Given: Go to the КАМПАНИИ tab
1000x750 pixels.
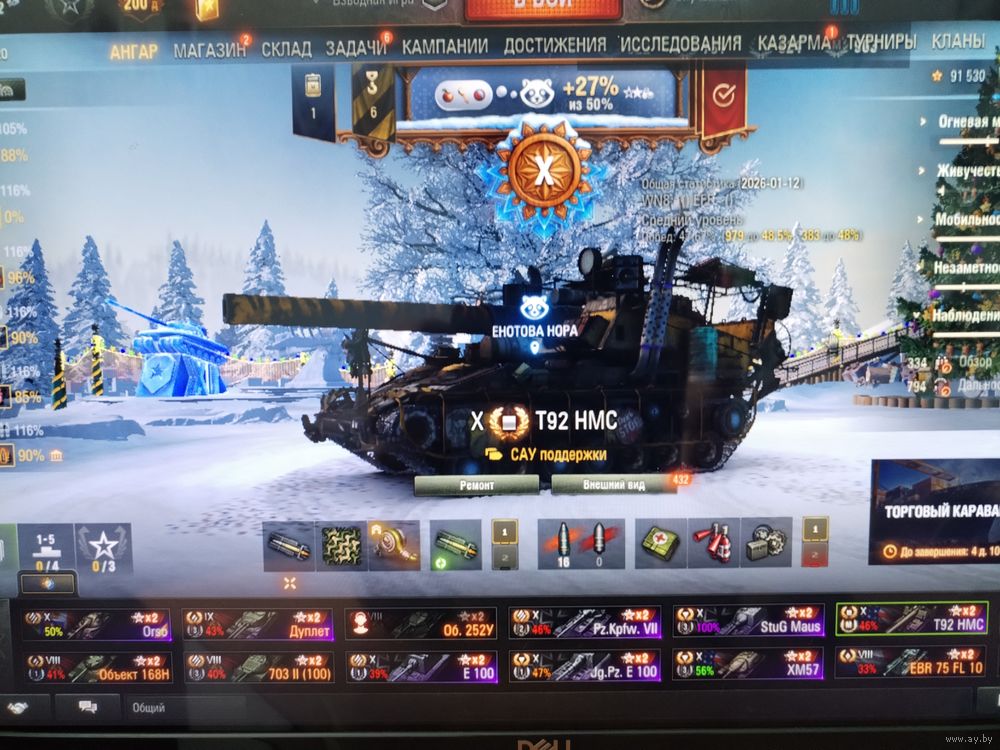Looking at the screenshot, I should pyautogui.click(x=445, y=46).
